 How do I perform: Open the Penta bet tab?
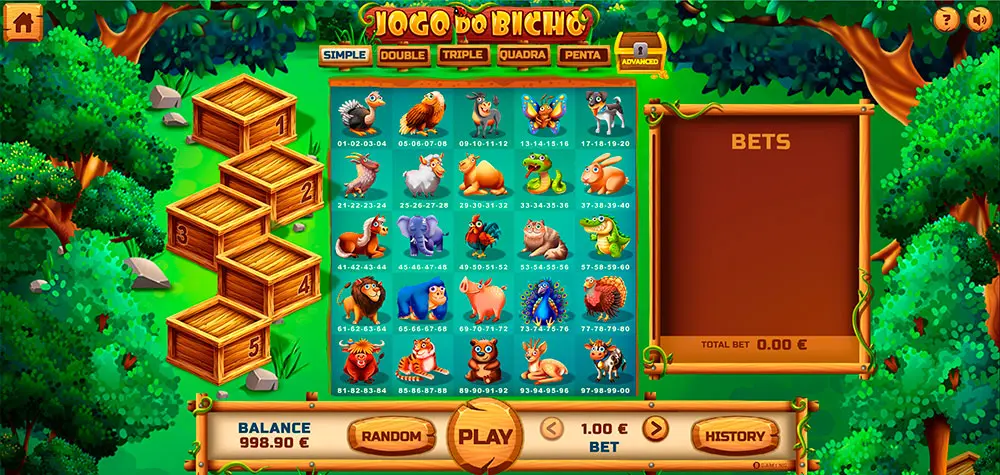pyautogui.click(x=583, y=55)
